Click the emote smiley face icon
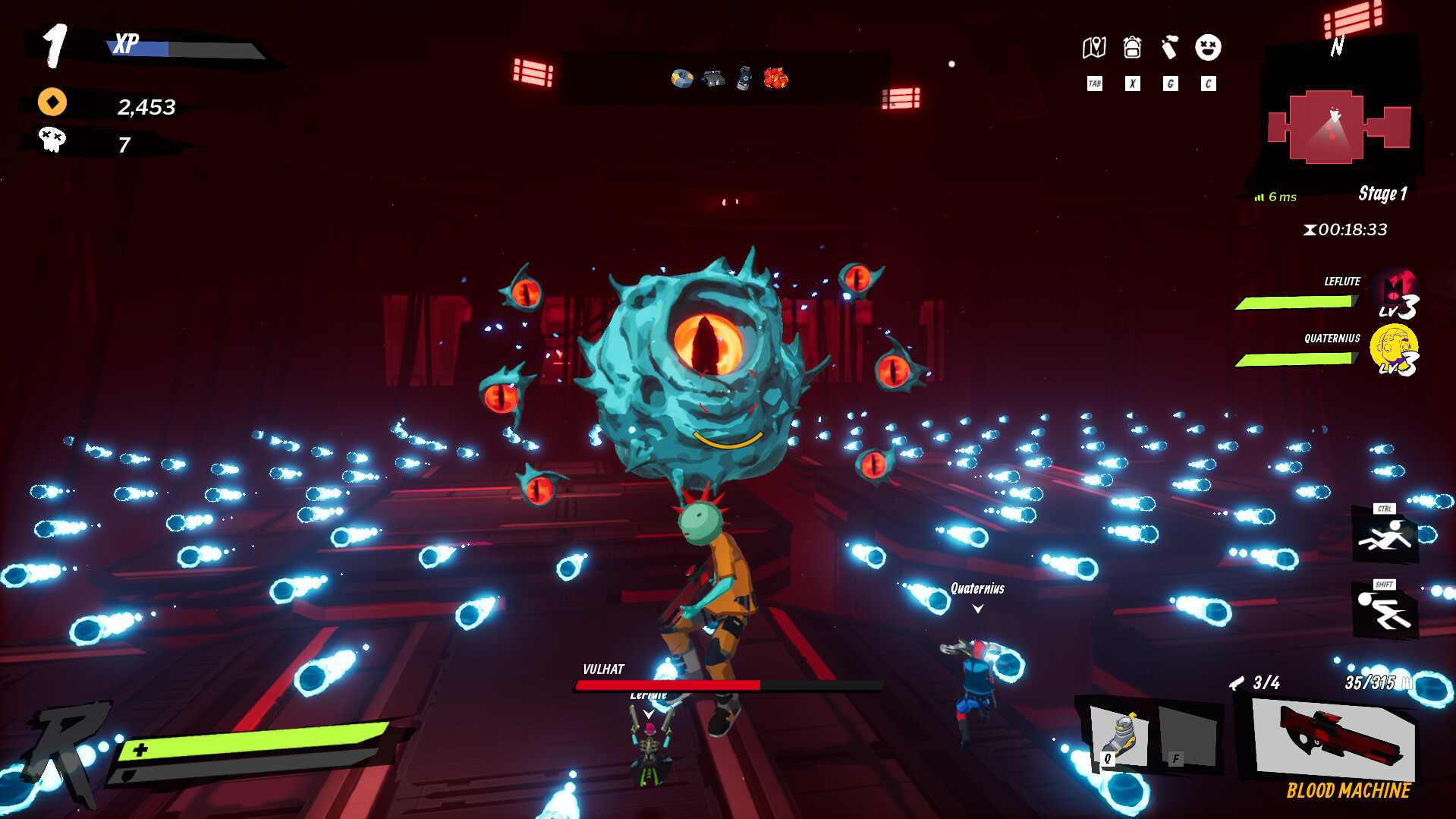1456x819 pixels. tap(1208, 48)
